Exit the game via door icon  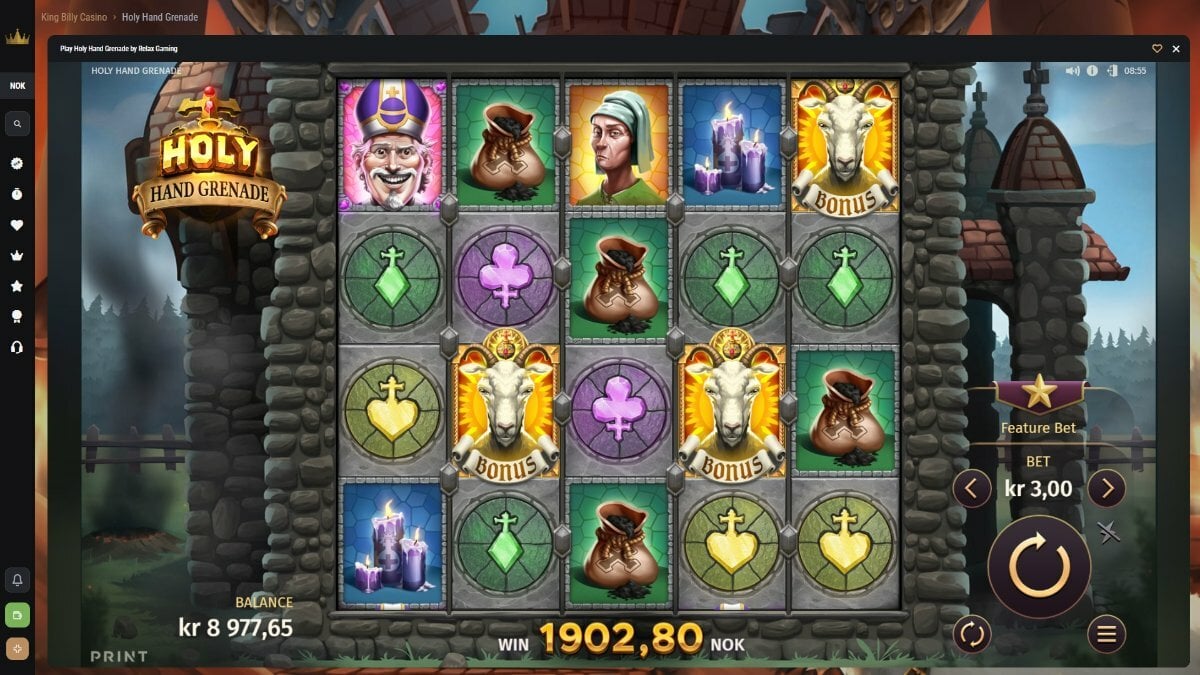coord(1111,71)
